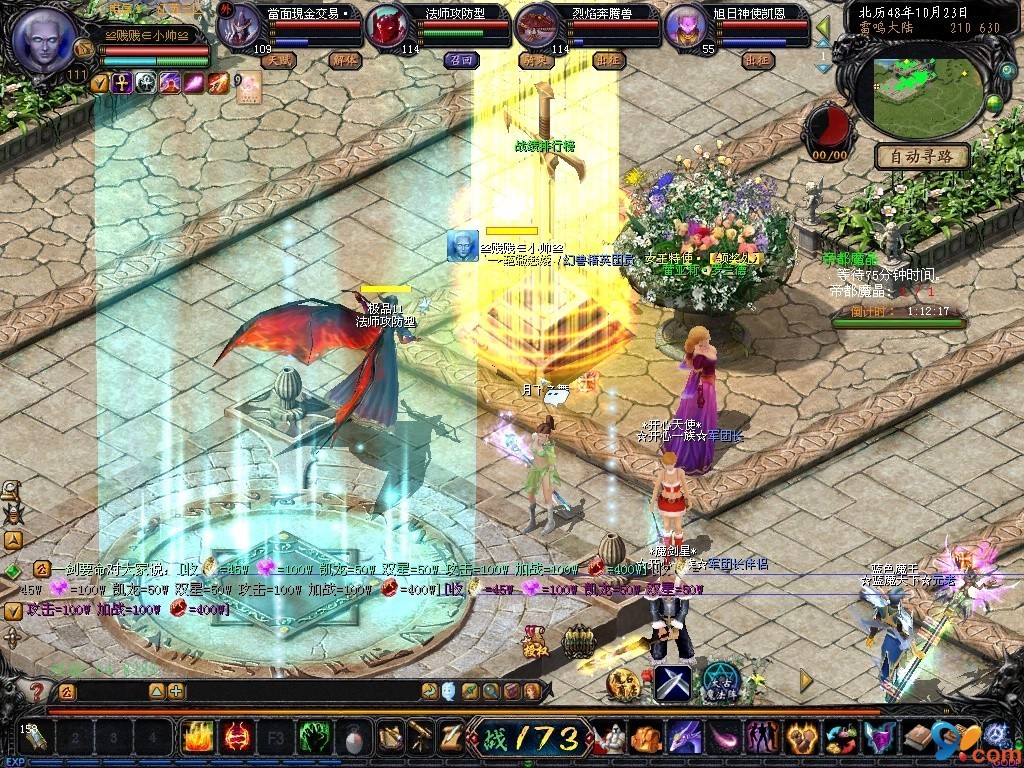Use the green claw skill slot
The width and height of the screenshot is (1024, 768).
[315, 738]
